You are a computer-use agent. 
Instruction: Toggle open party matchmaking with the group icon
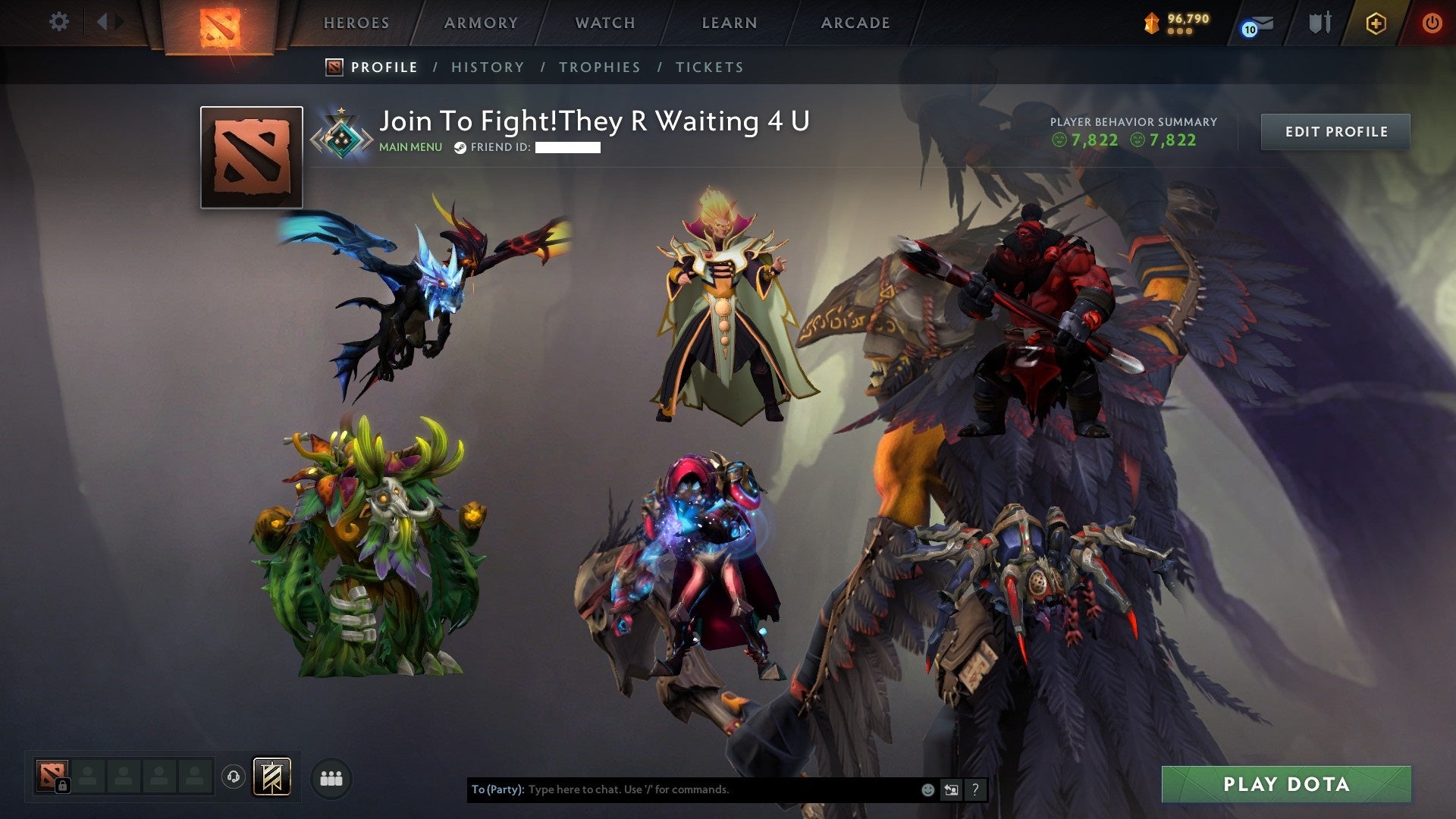coord(331,778)
